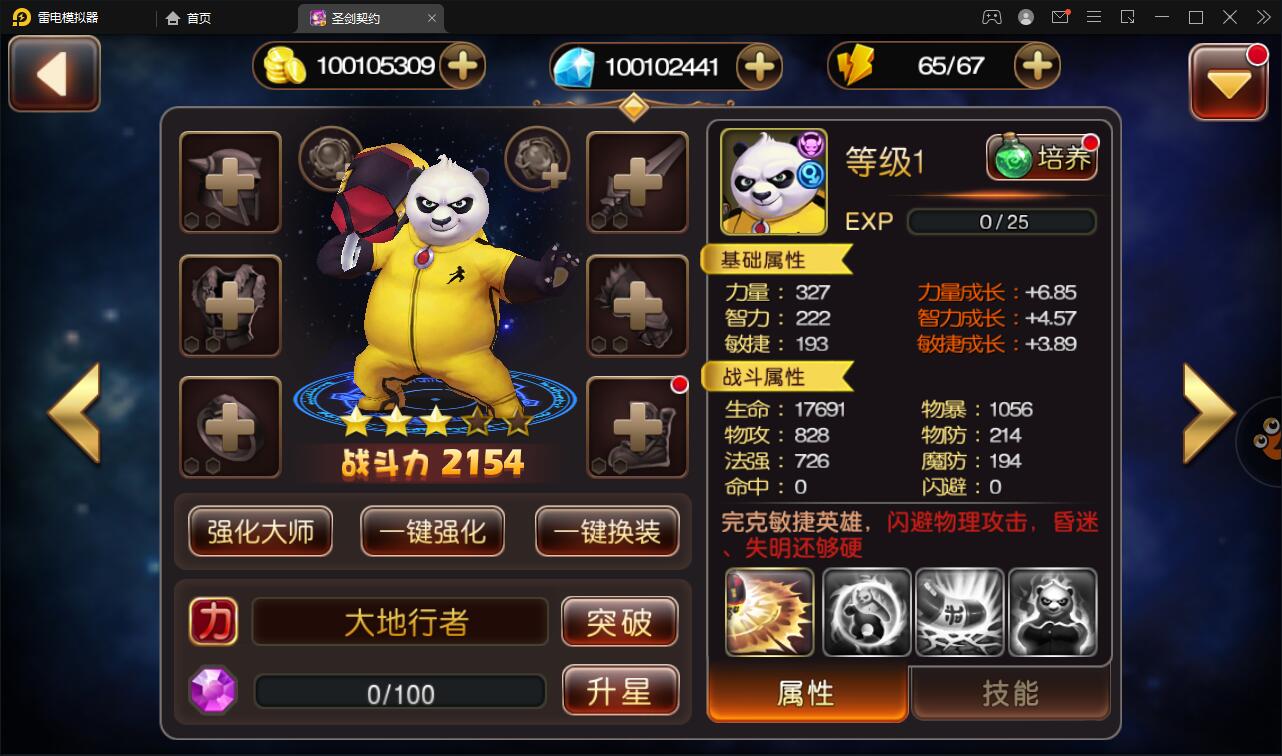
Task: Select the panda ball skill icon
Action: tap(866, 613)
